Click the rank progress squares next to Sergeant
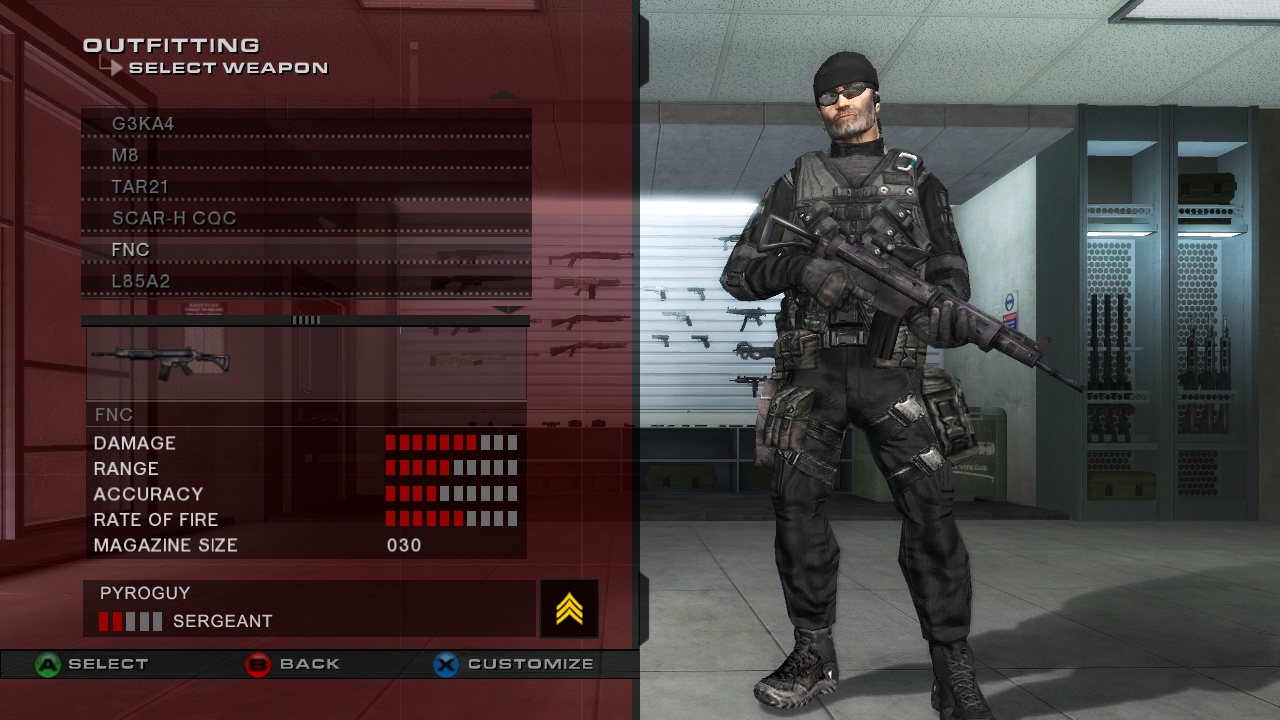Viewport: 1280px width, 720px height. pyautogui.click(x=129, y=620)
